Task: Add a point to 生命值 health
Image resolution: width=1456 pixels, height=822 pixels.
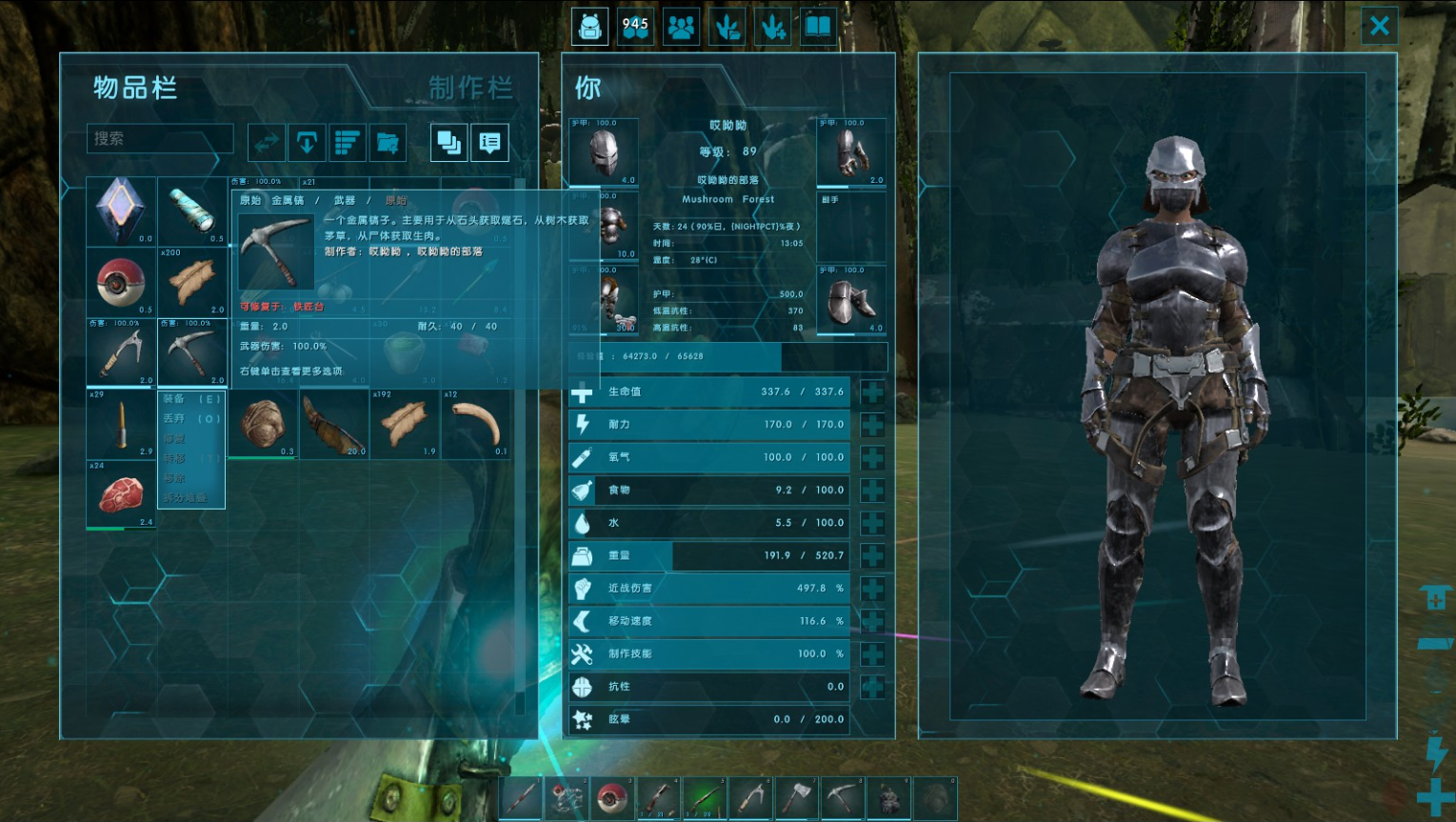Action: 871,391
